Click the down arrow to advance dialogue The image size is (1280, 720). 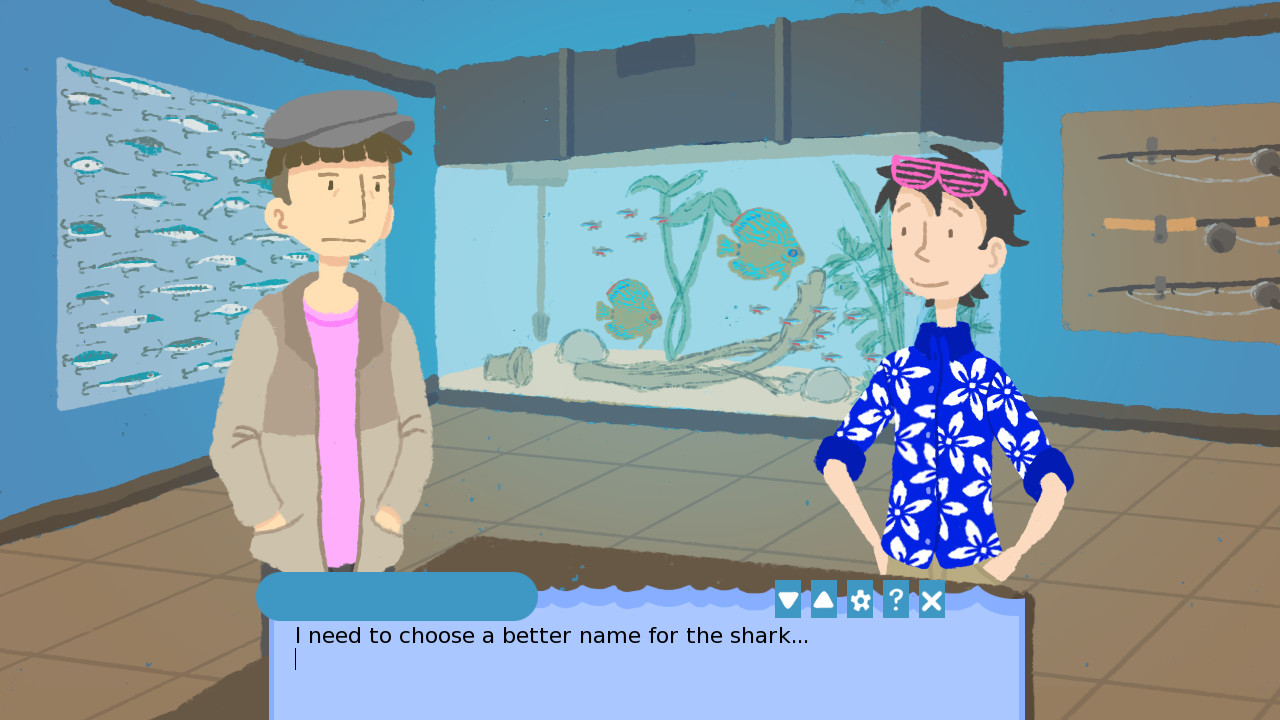pos(788,600)
